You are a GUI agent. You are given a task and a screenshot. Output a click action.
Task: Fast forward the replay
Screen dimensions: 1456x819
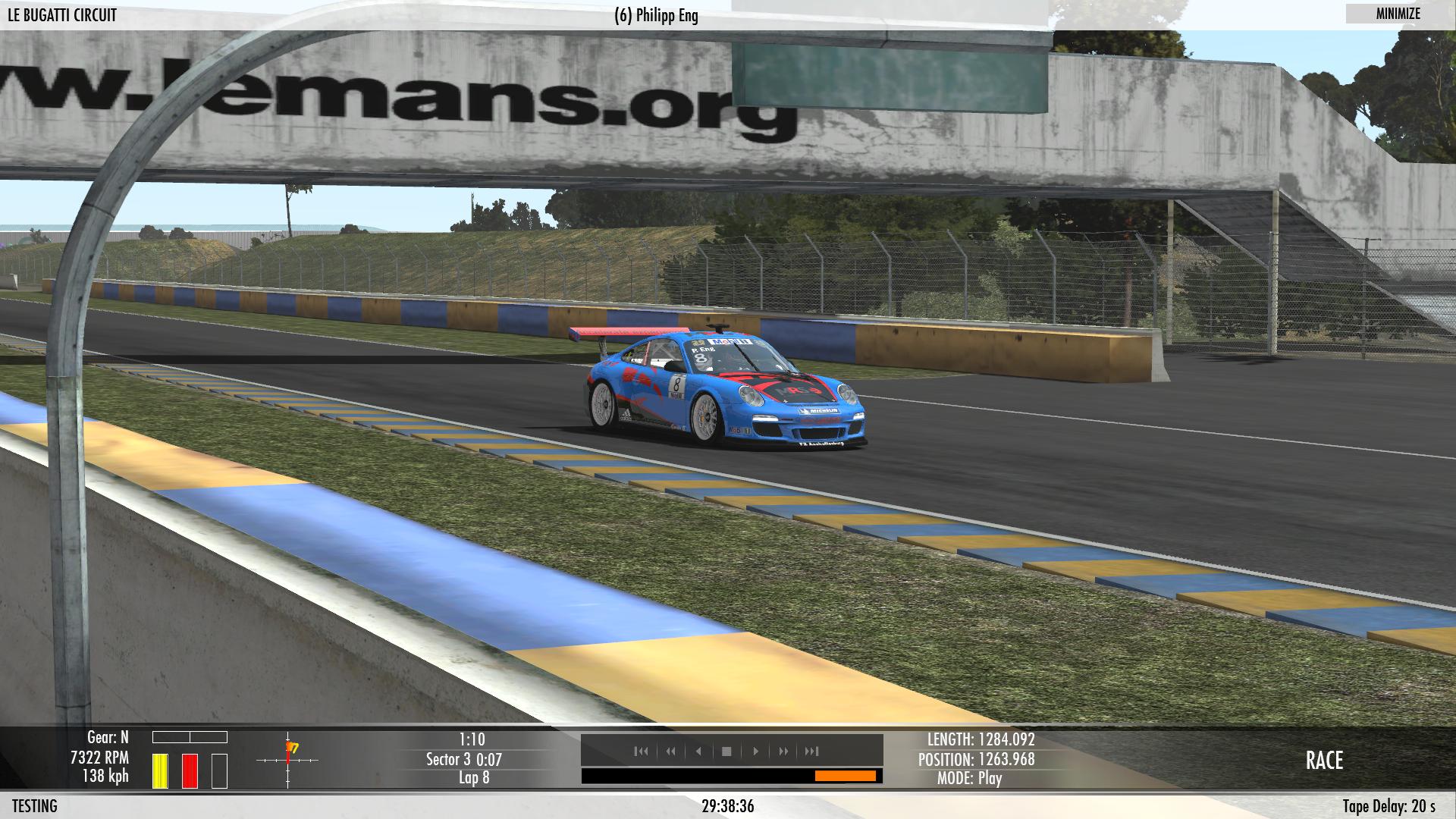pos(783,751)
